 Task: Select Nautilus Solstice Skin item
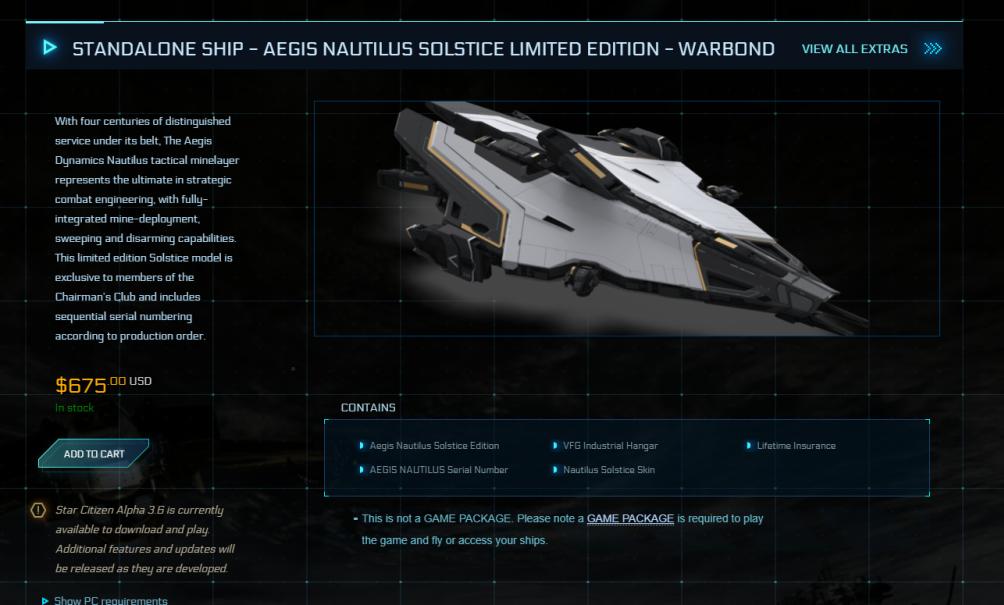click(x=608, y=470)
